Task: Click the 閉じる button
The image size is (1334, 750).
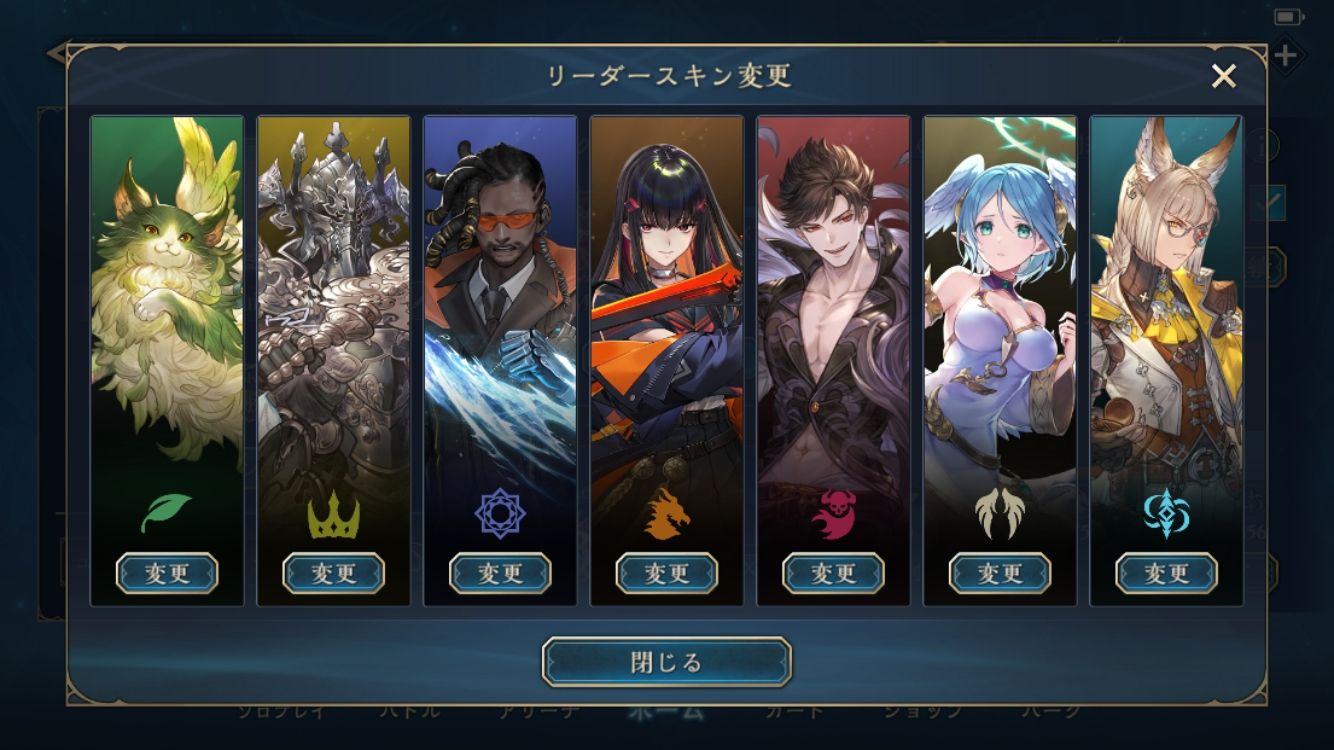Action: click(x=667, y=662)
